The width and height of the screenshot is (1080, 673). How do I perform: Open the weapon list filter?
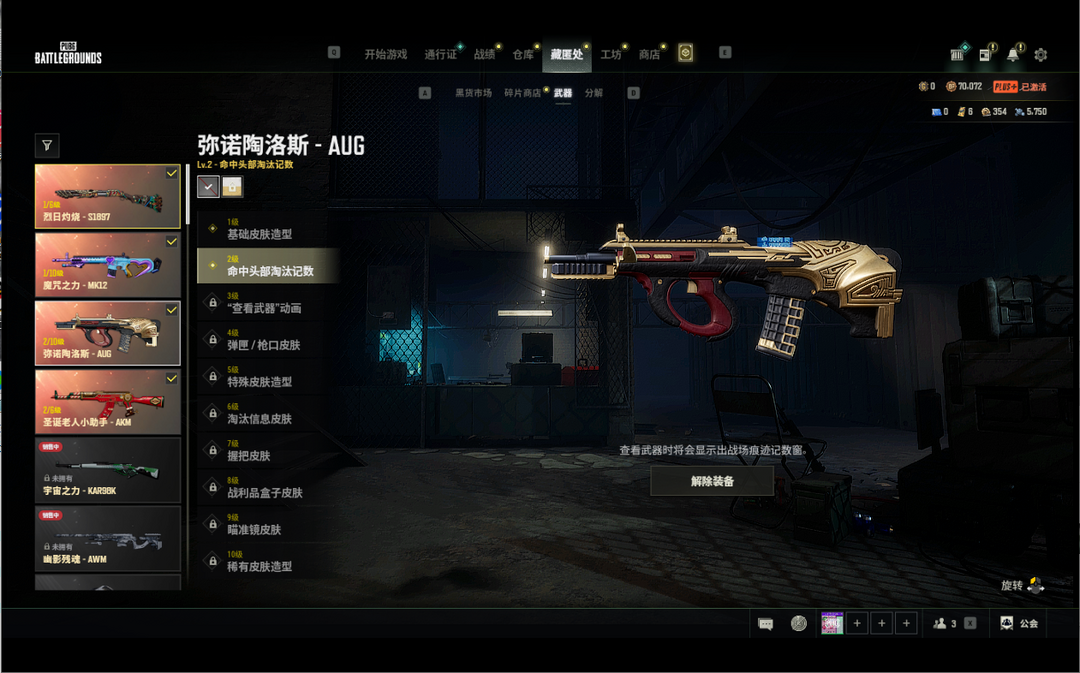point(47,146)
